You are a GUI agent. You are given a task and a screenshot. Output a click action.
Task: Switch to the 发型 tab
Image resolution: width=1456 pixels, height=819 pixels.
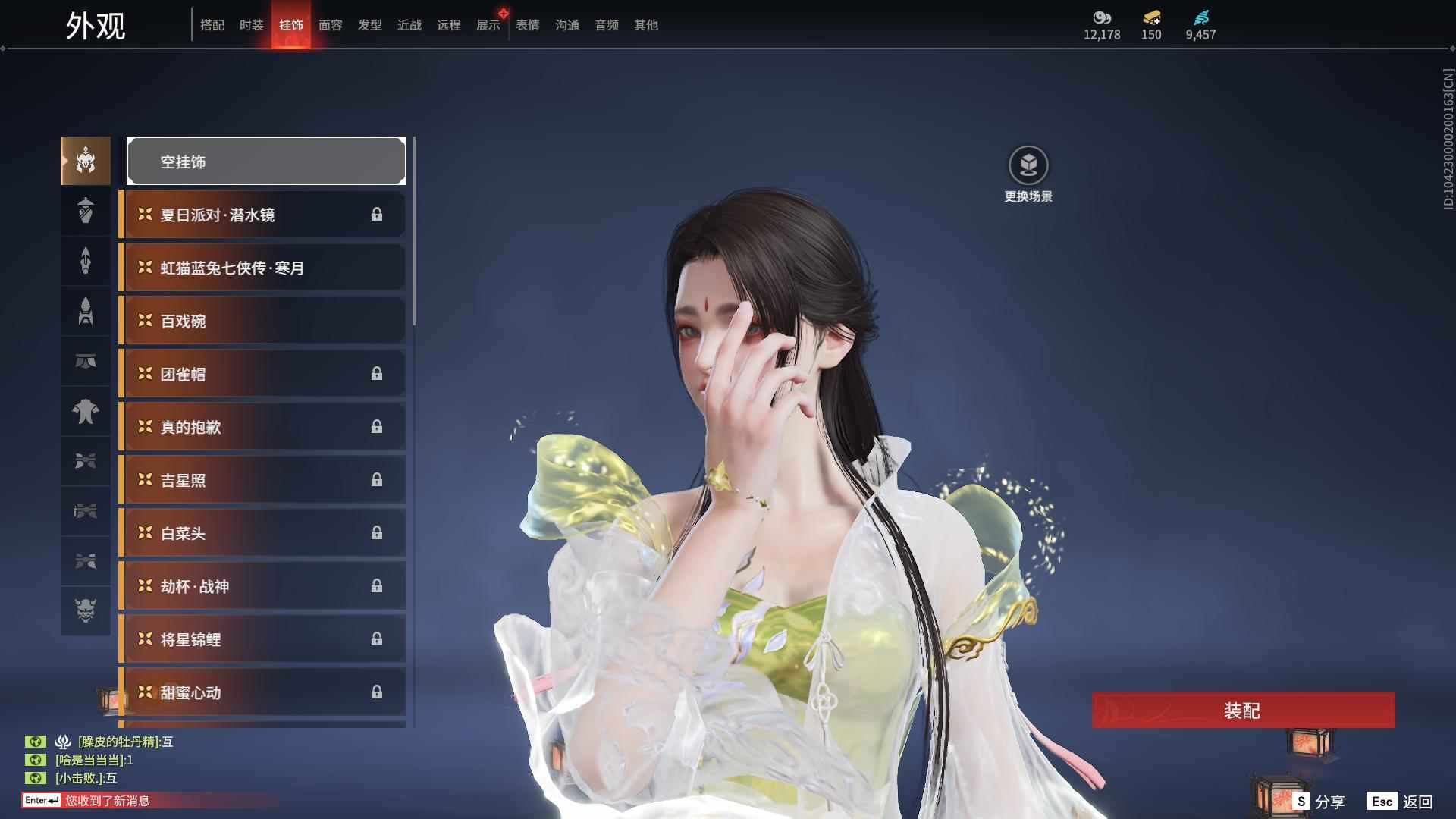tap(369, 25)
